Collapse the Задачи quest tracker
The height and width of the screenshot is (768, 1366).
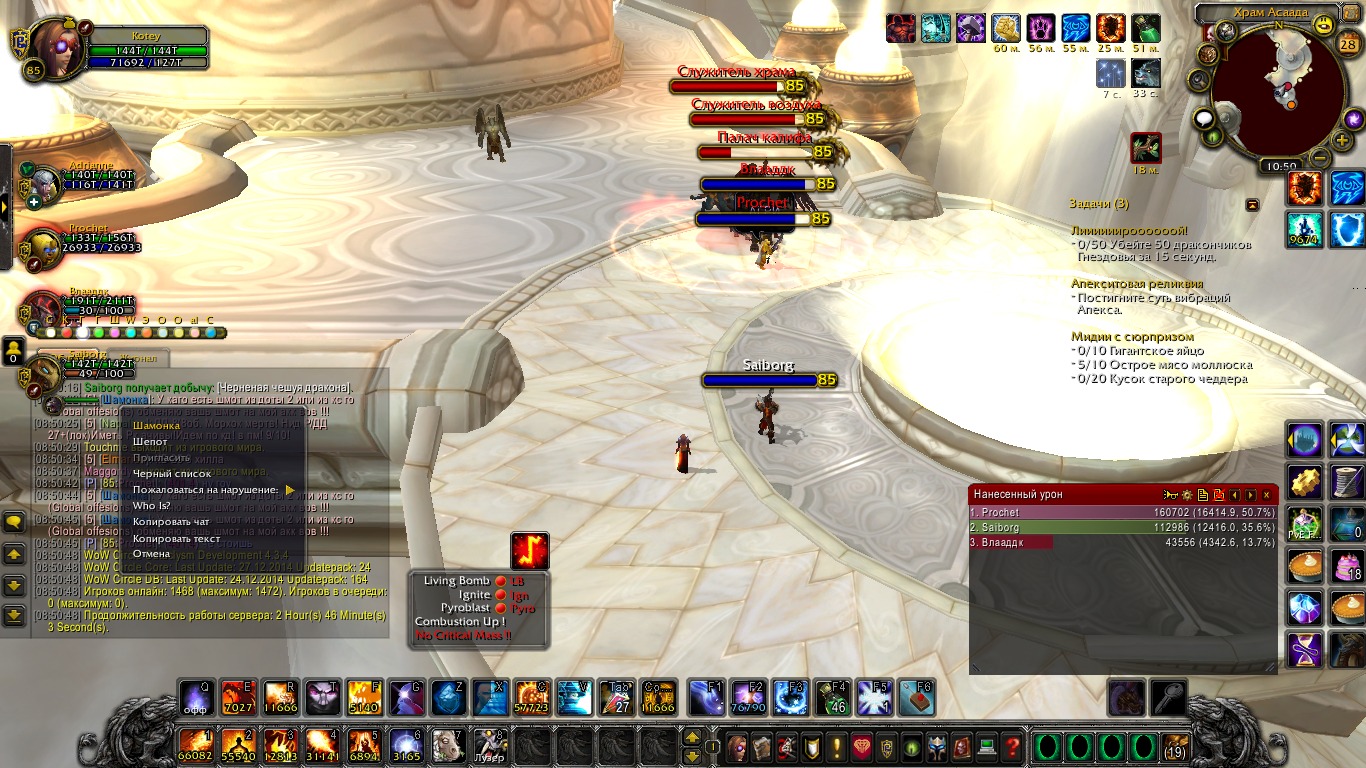point(1252,204)
